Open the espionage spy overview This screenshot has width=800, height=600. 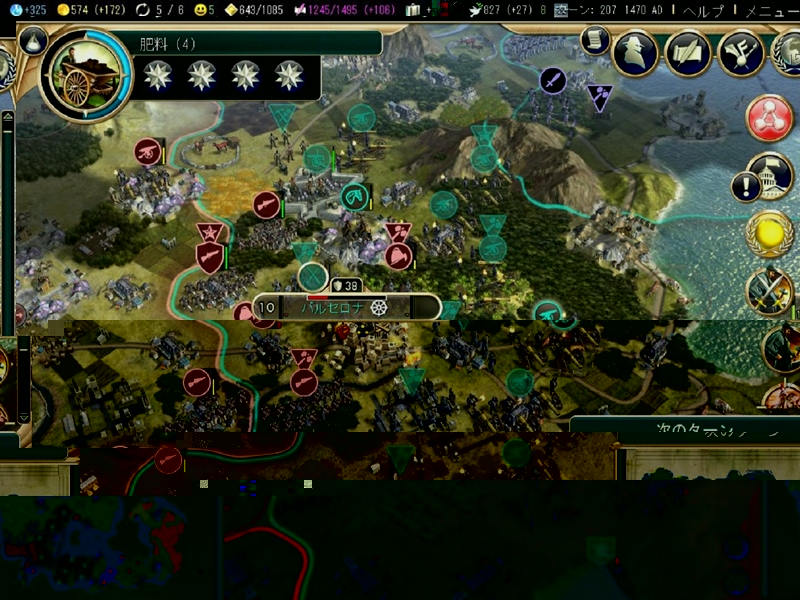tap(635, 53)
